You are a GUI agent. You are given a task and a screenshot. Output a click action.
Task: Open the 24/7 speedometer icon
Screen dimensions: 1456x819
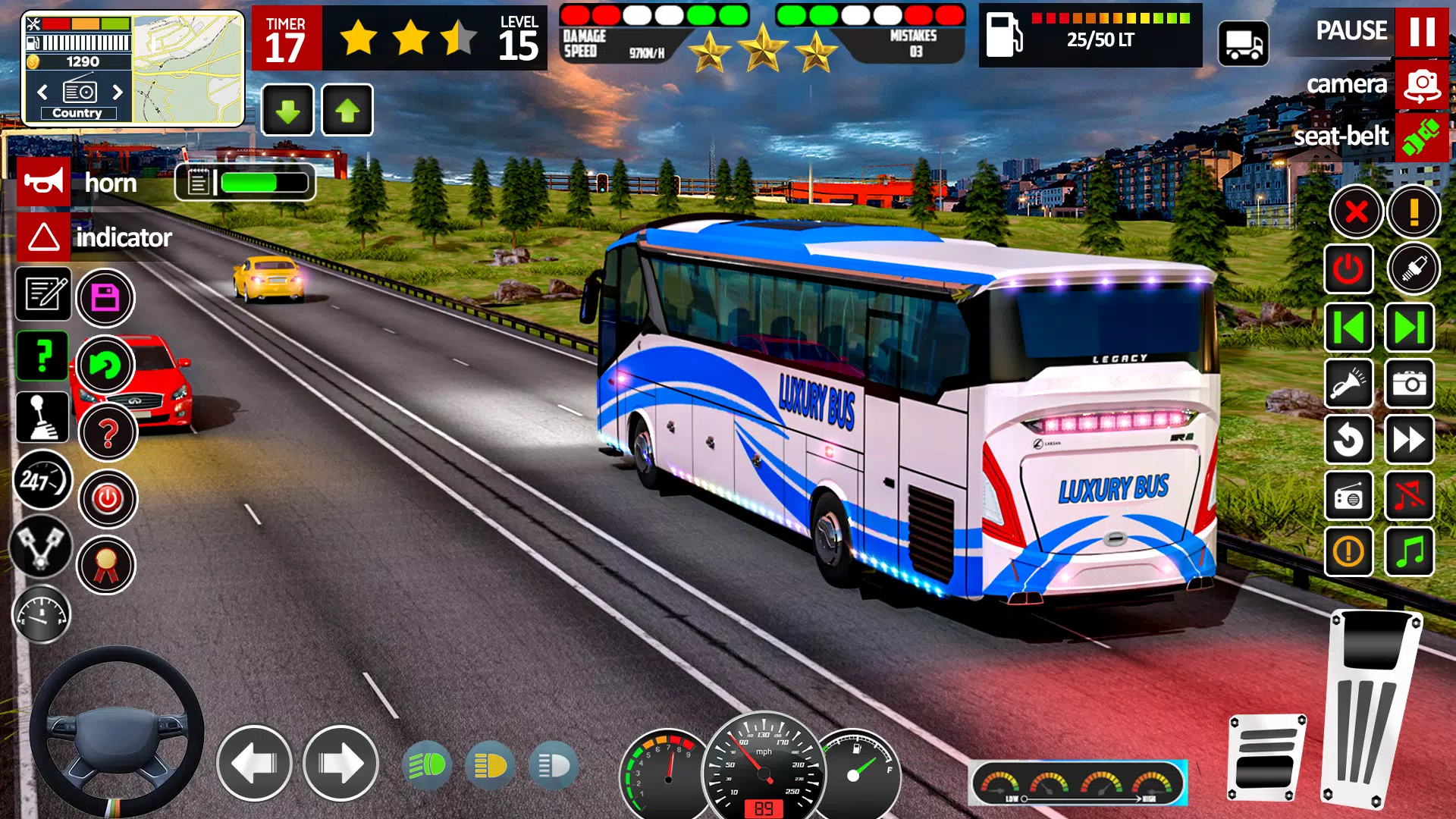point(43,480)
